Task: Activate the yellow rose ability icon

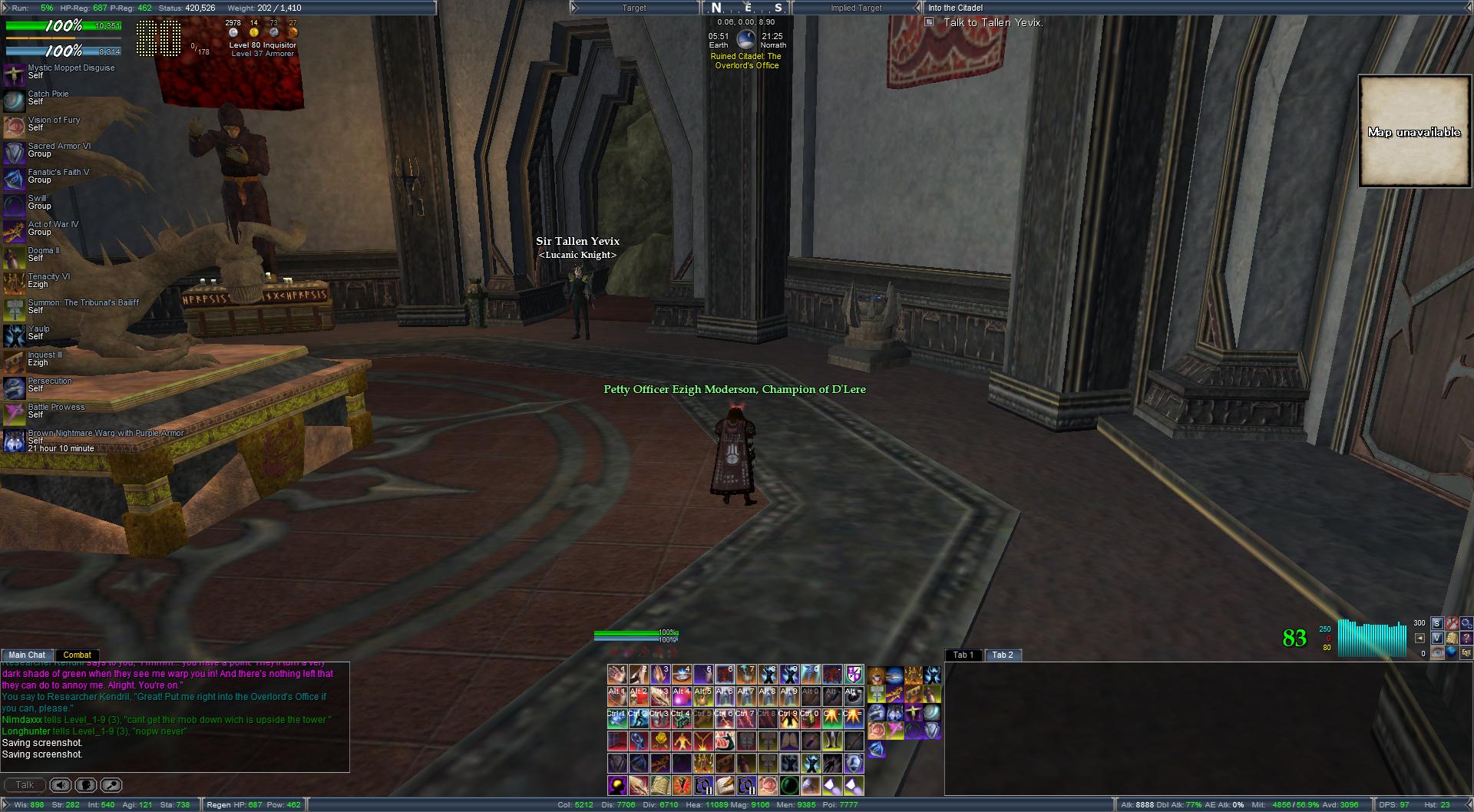Action: coord(660,741)
